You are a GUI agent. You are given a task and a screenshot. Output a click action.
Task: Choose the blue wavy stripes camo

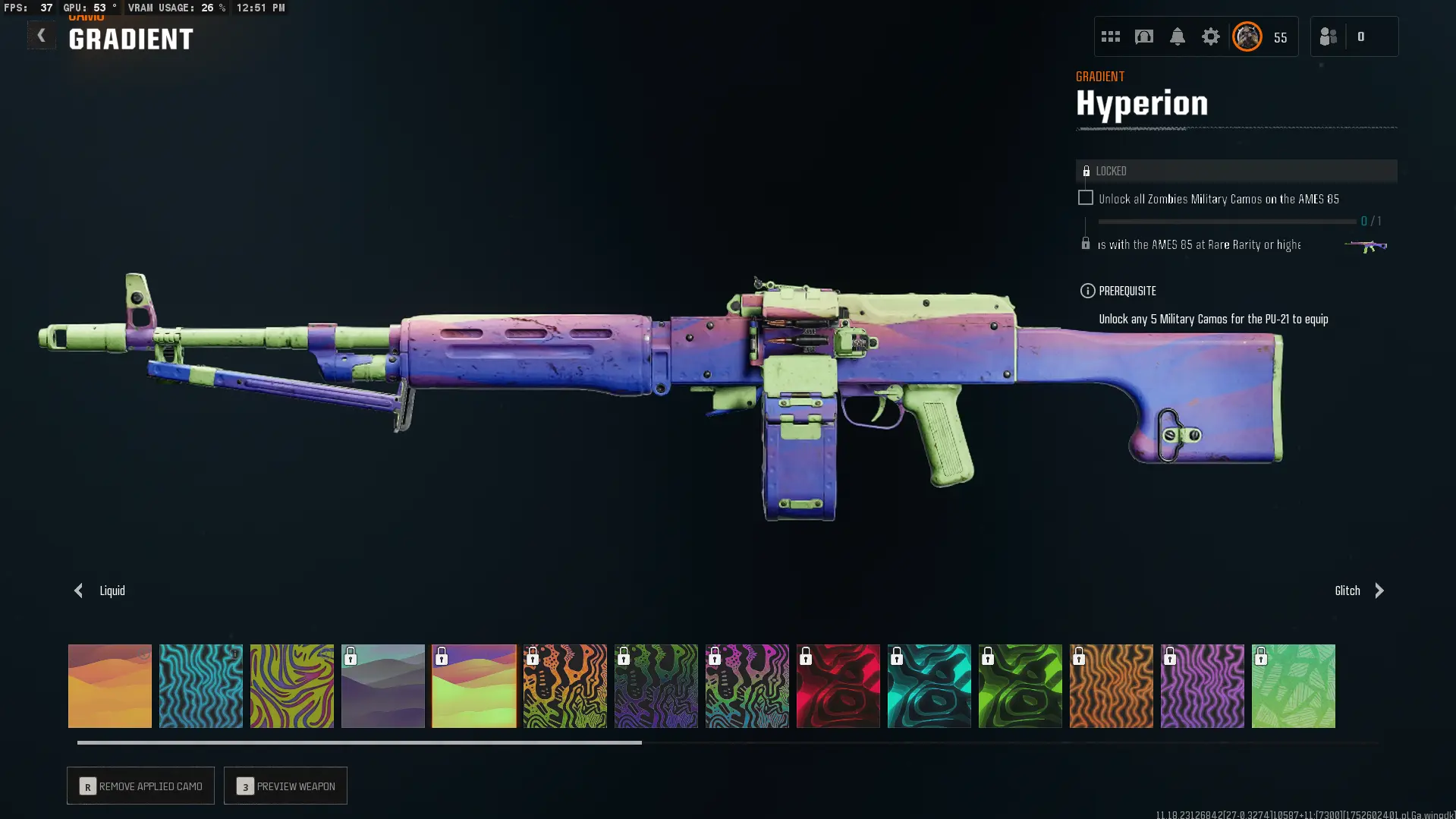point(201,686)
